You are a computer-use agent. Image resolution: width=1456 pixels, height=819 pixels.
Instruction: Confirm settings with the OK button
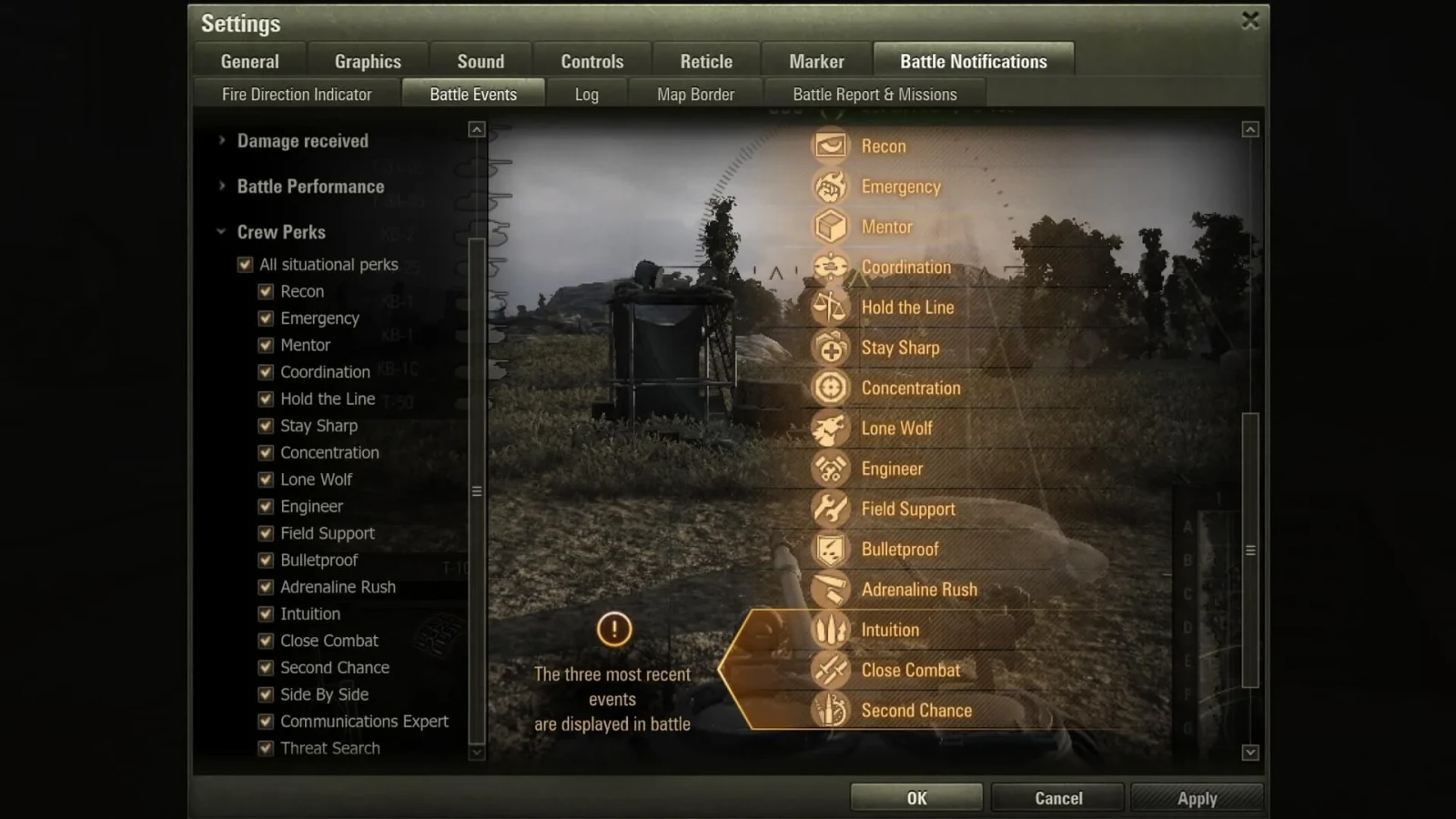pyautogui.click(x=916, y=798)
